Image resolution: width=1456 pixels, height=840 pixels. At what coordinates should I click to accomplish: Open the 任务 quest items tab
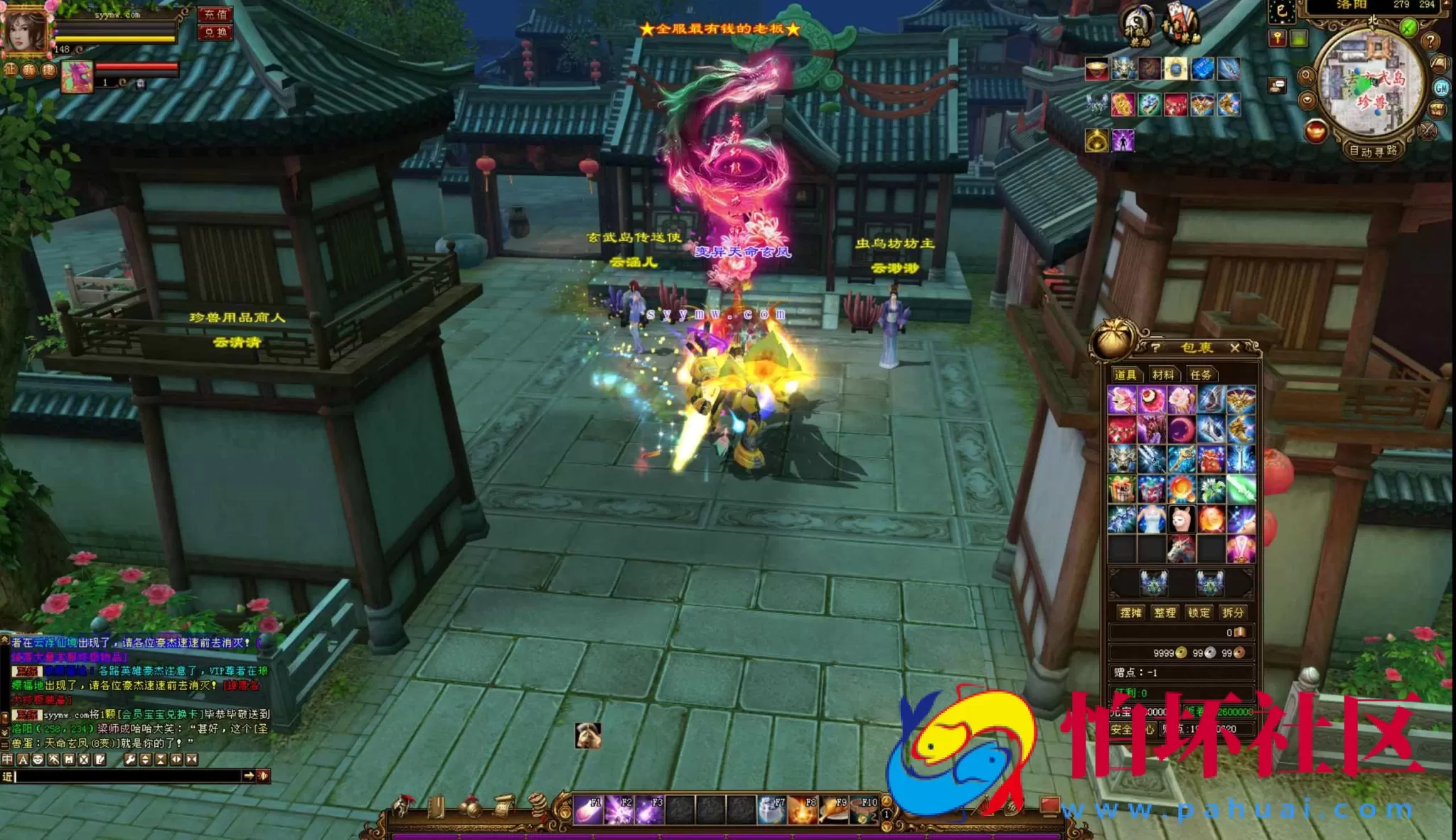coord(1201,375)
